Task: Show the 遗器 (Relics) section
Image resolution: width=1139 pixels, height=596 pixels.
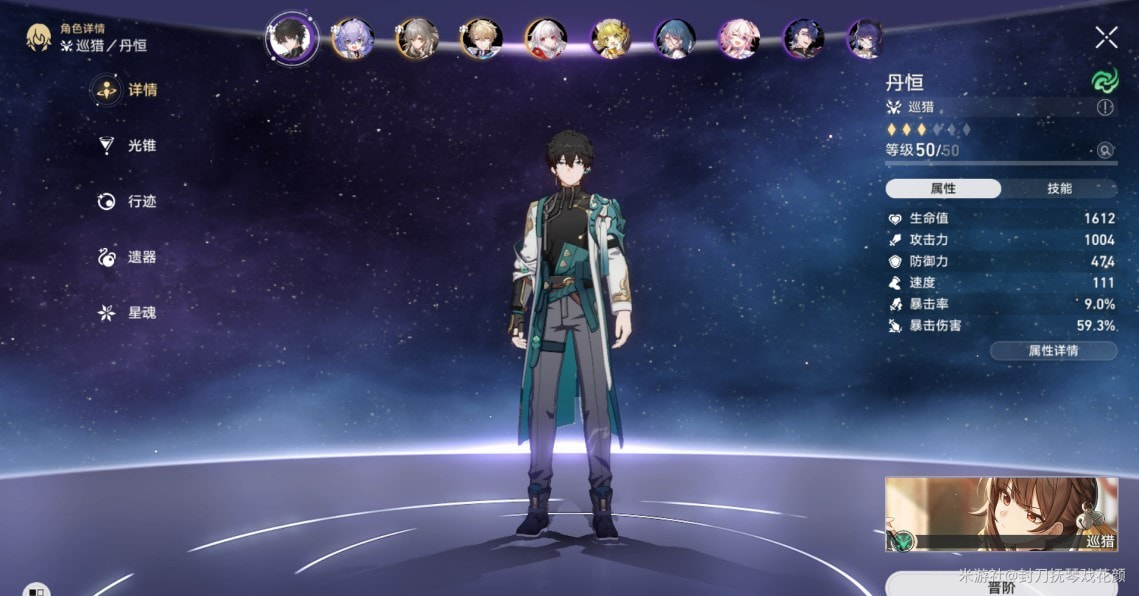Action: coord(127,258)
